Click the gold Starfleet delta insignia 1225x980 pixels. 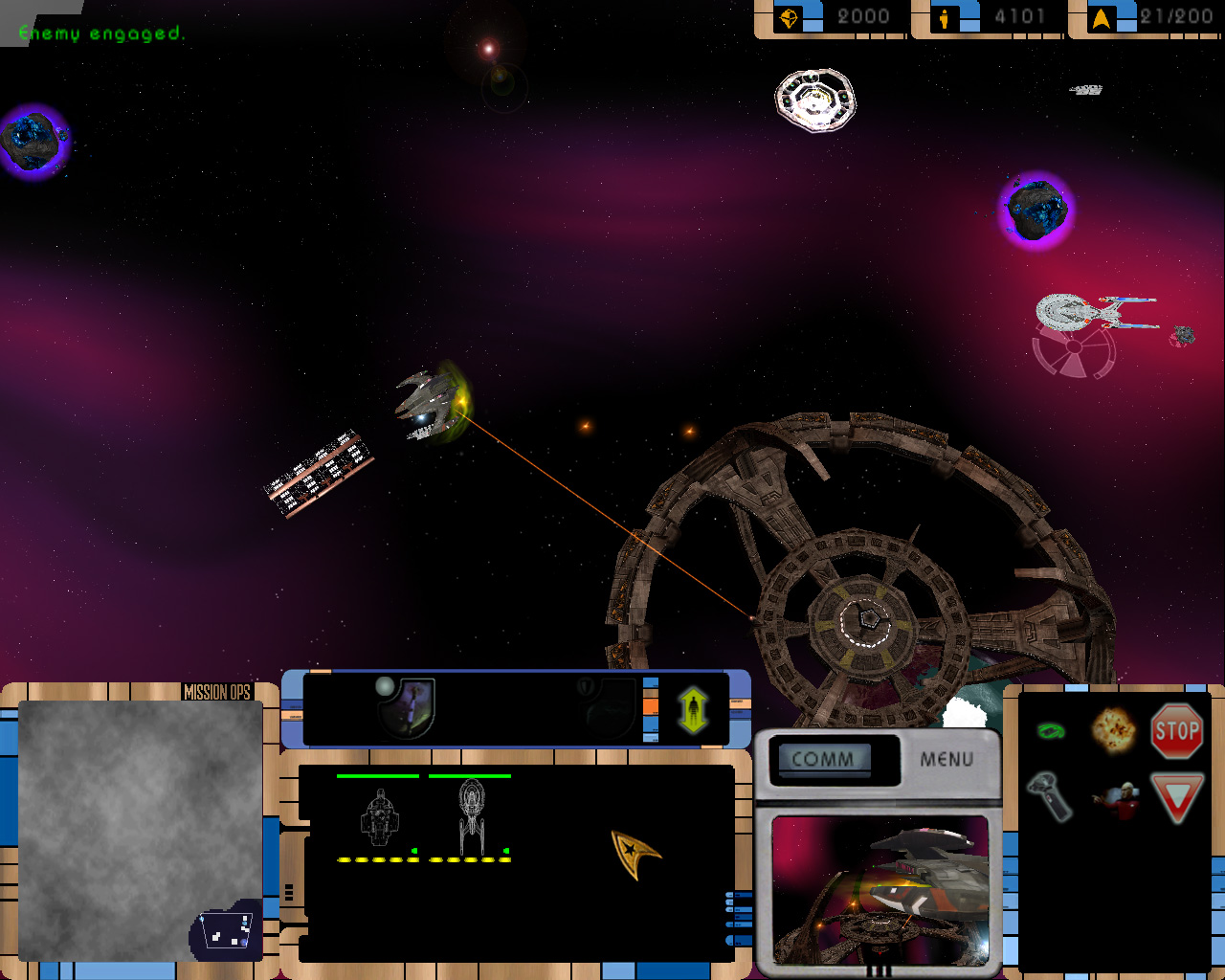pyautogui.click(x=635, y=853)
